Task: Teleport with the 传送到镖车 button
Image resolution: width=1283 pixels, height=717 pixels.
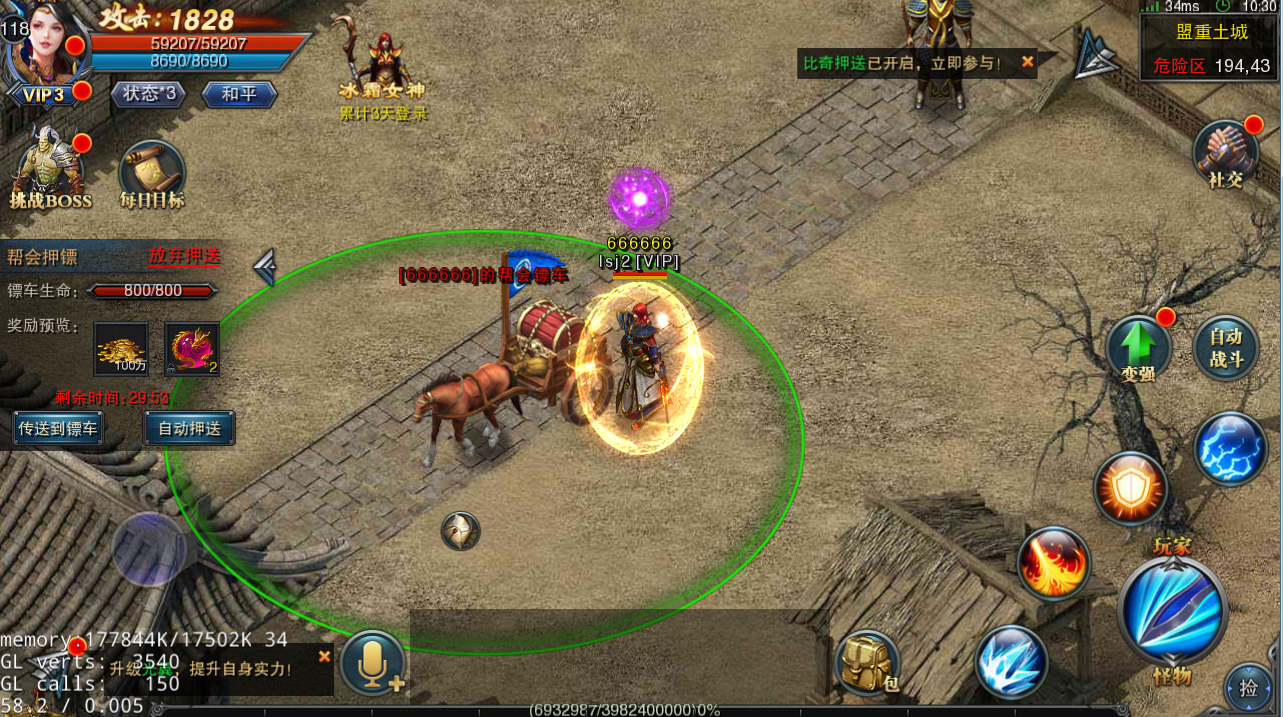Action: 58,428
